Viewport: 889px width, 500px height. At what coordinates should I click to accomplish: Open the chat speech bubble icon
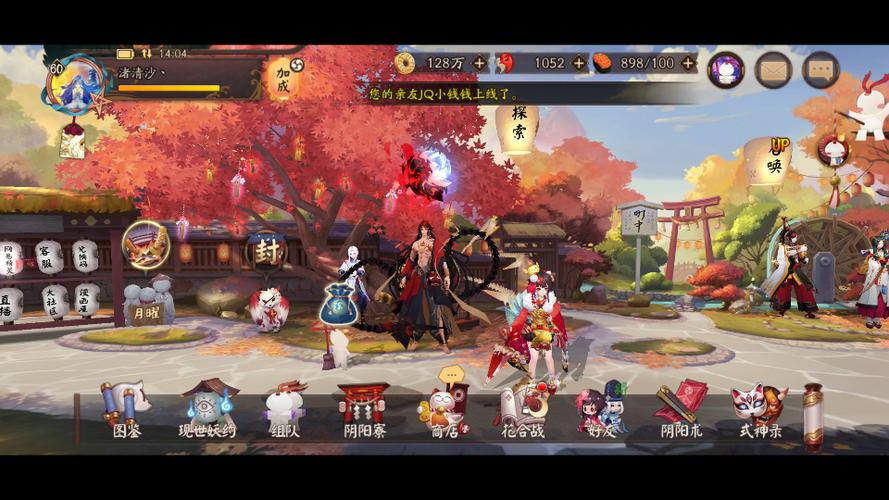[x=820, y=70]
